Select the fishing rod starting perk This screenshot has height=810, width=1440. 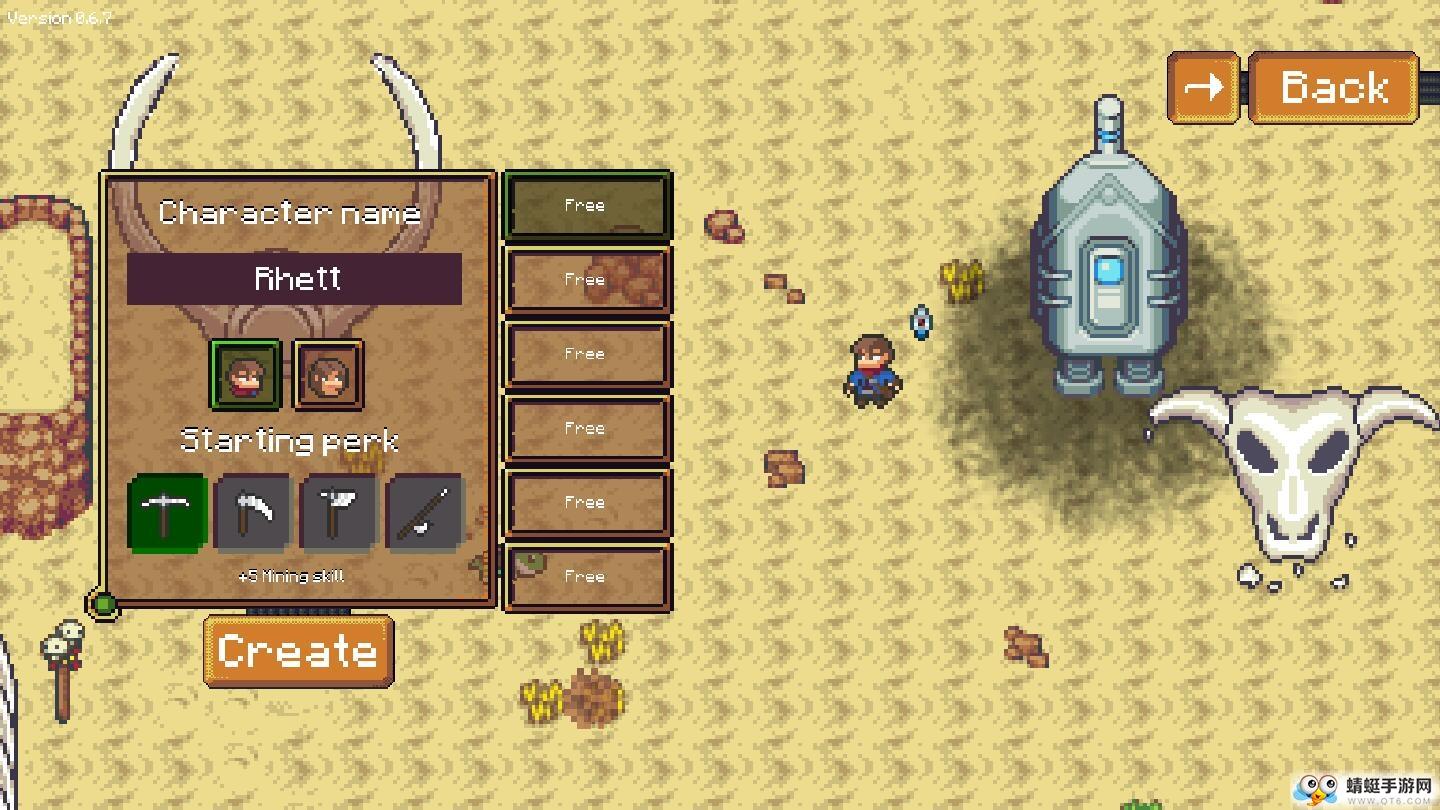click(425, 513)
